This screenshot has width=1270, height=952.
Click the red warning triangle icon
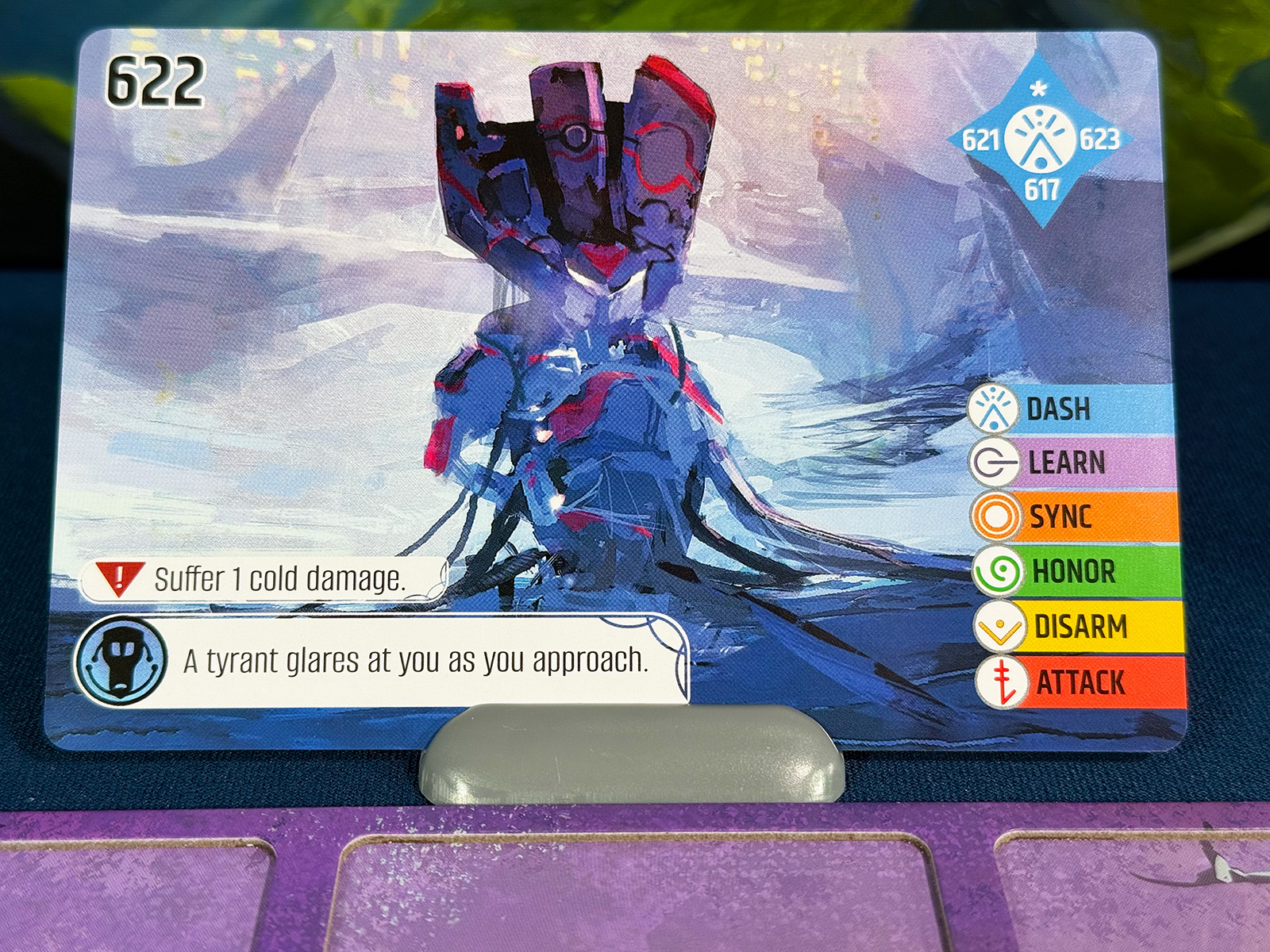(119, 578)
